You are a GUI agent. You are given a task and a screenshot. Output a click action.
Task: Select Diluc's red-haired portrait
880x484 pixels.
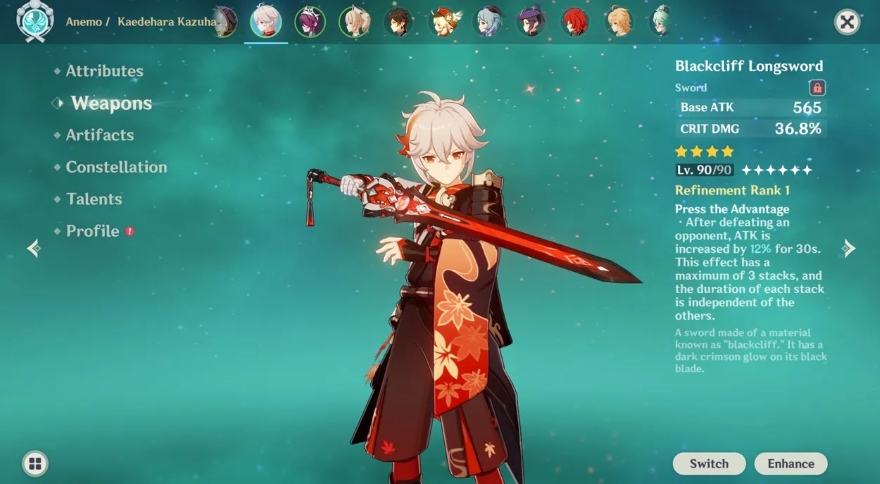click(575, 21)
